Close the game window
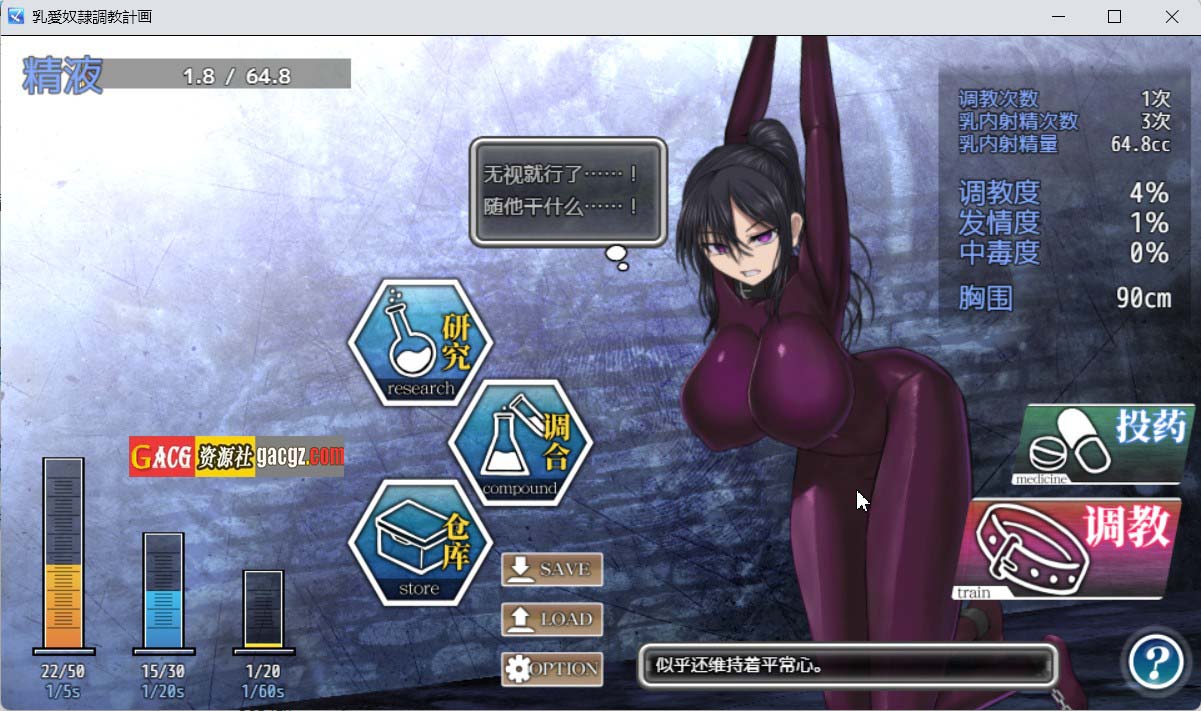1201x711 pixels. (1172, 17)
